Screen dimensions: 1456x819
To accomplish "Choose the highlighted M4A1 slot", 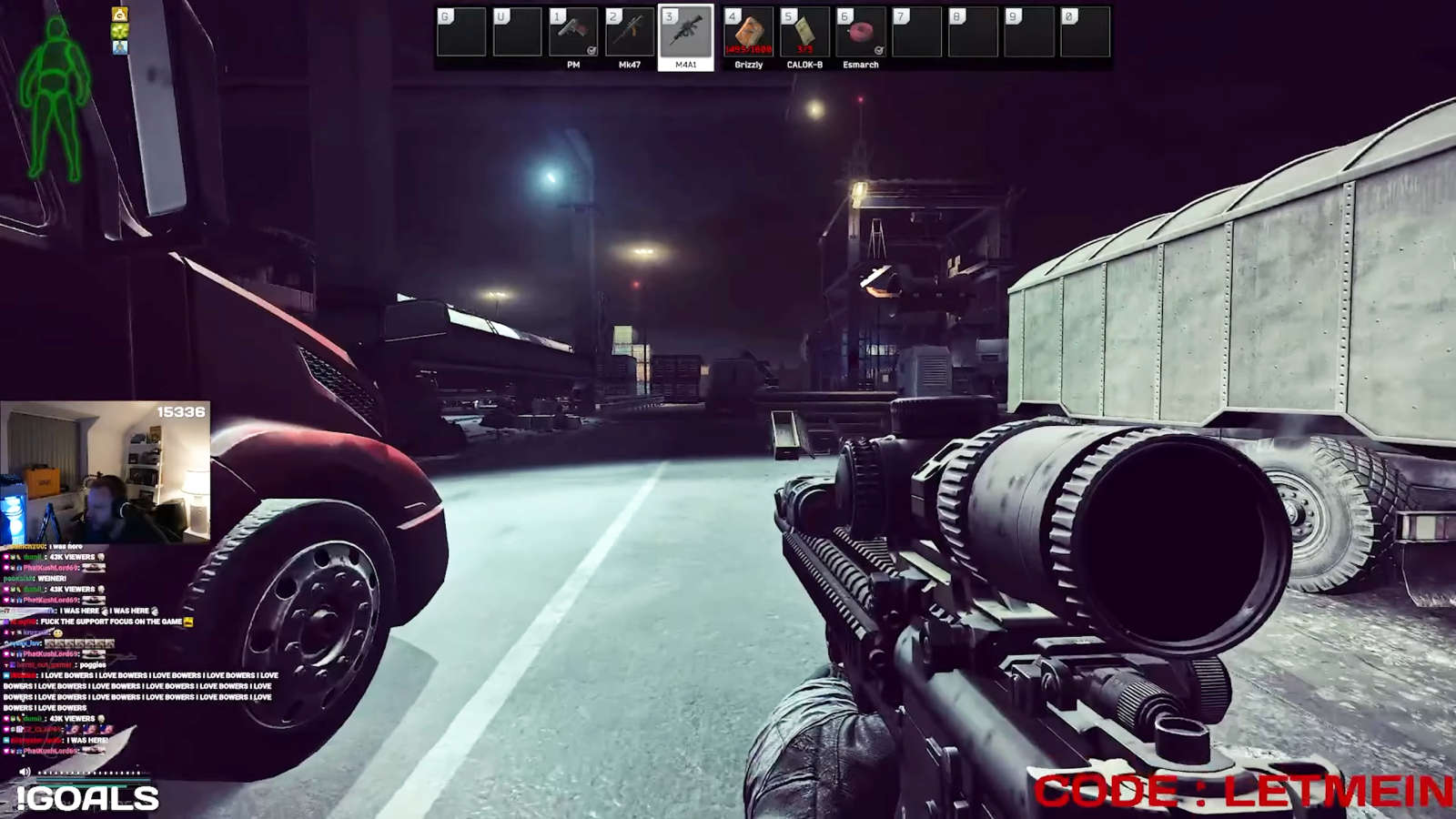I will (685, 34).
